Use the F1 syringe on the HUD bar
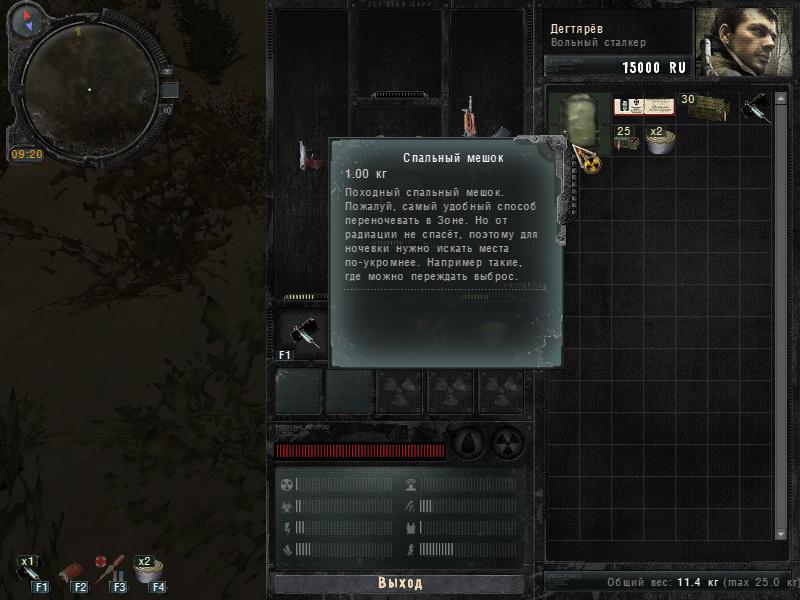The width and height of the screenshot is (800, 600). [x=29, y=573]
